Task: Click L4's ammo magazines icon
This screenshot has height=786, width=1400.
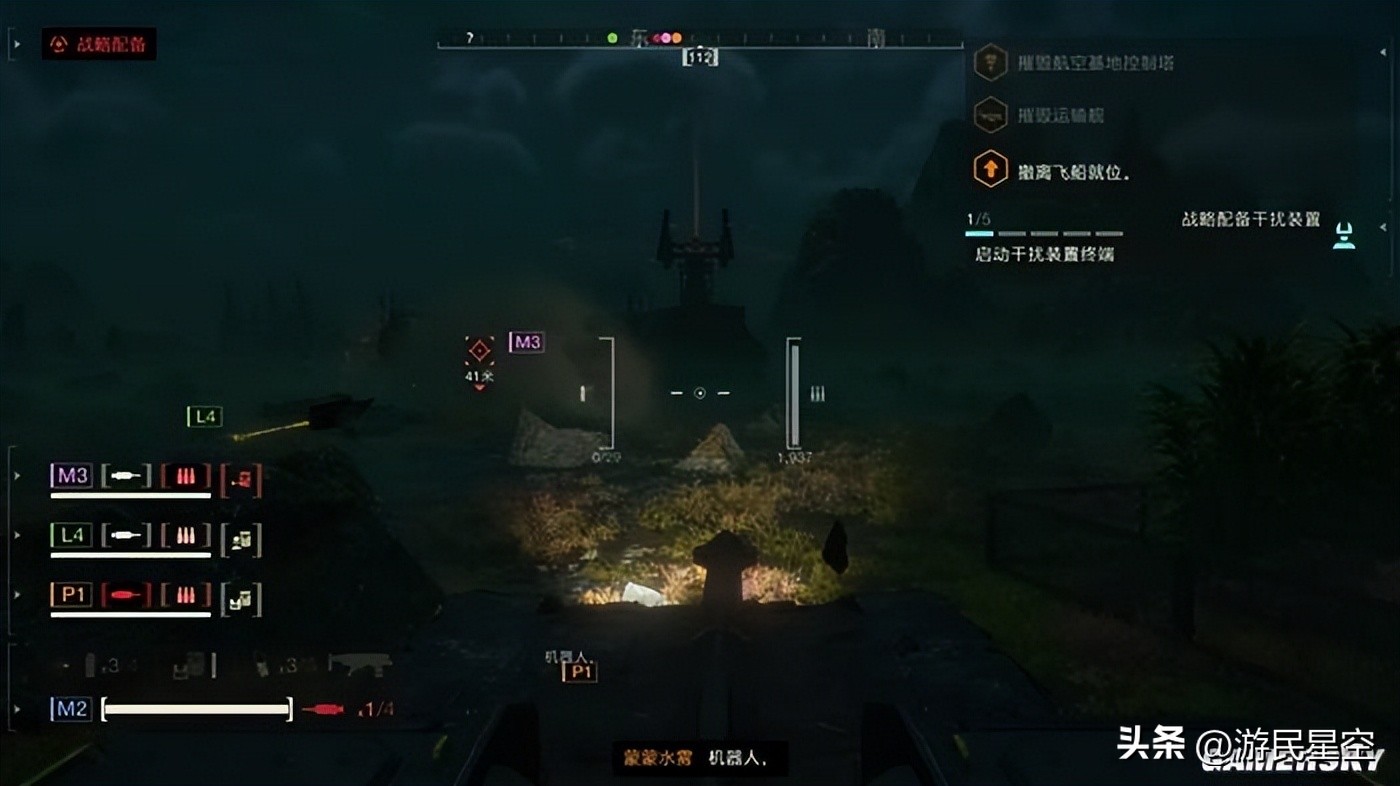Action: click(186, 536)
